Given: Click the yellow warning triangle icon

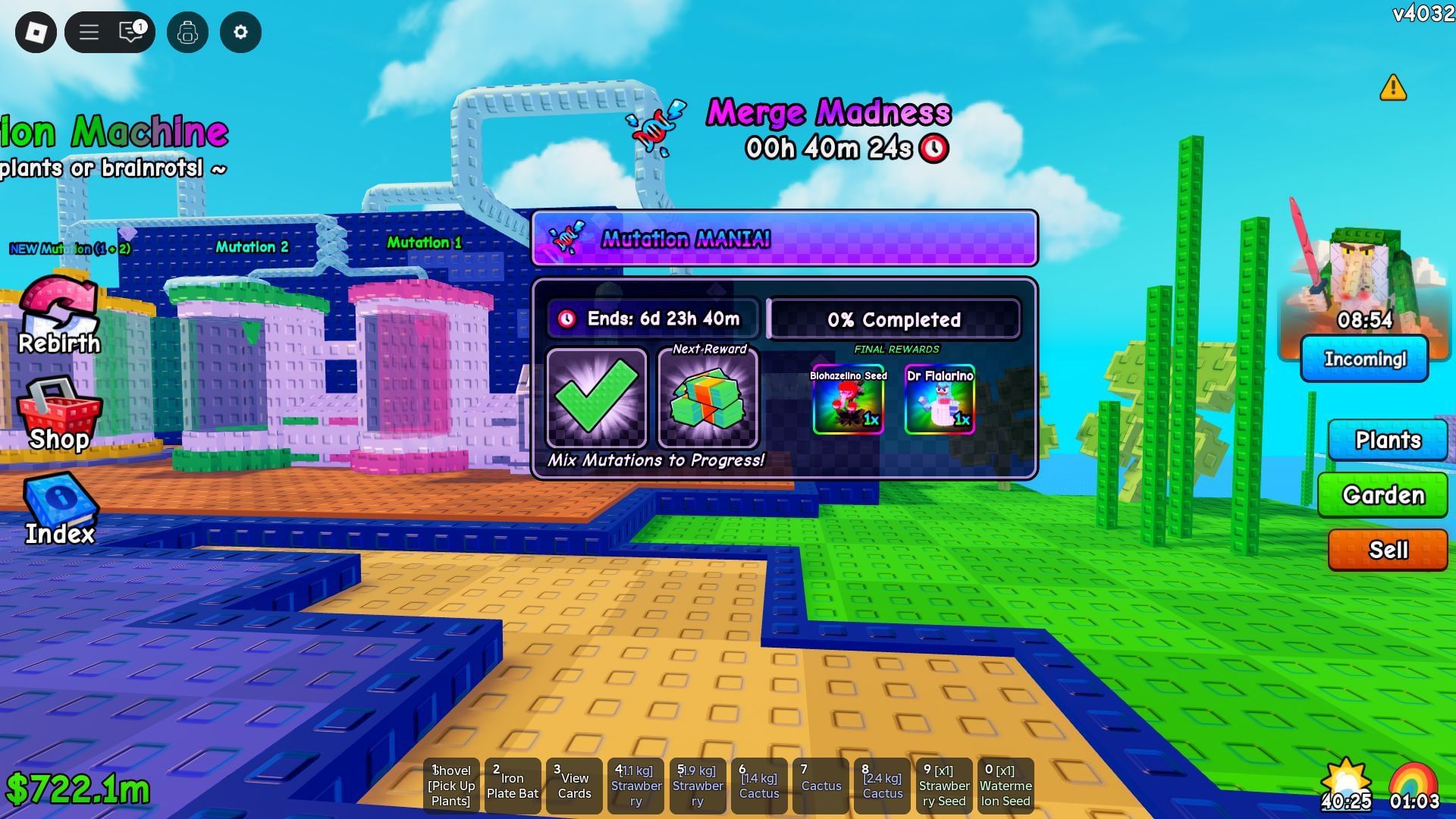Looking at the screenshot, I should coord(1394,89).
